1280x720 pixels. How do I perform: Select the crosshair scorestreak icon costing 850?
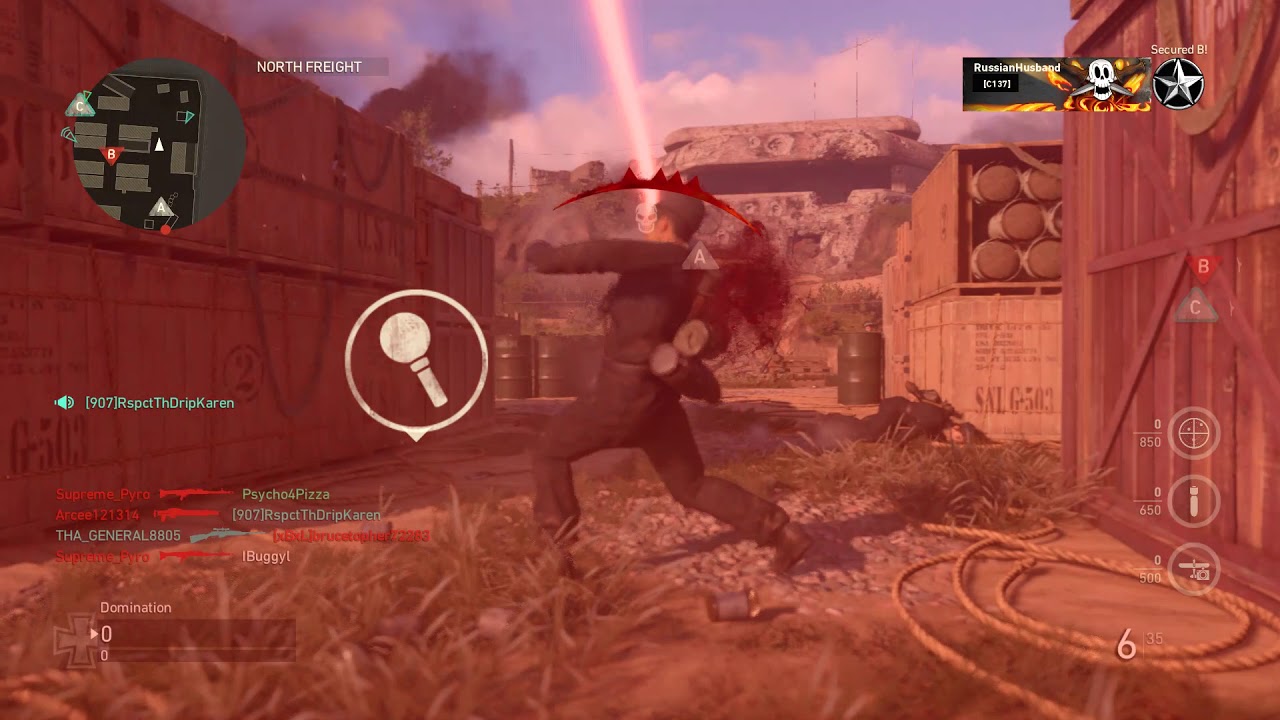coord(1194,433)
